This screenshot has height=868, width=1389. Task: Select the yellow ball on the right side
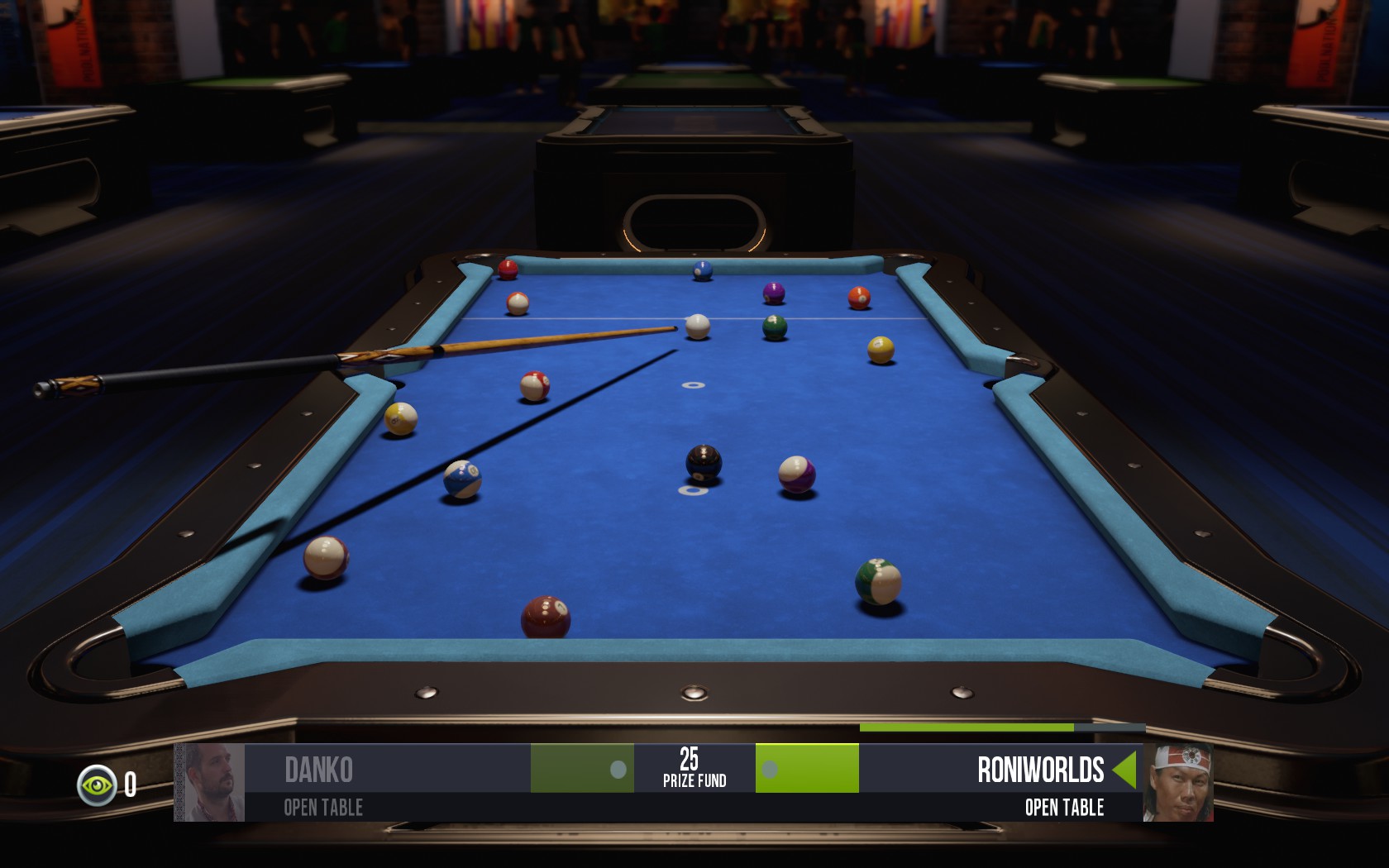pos(879,348)
